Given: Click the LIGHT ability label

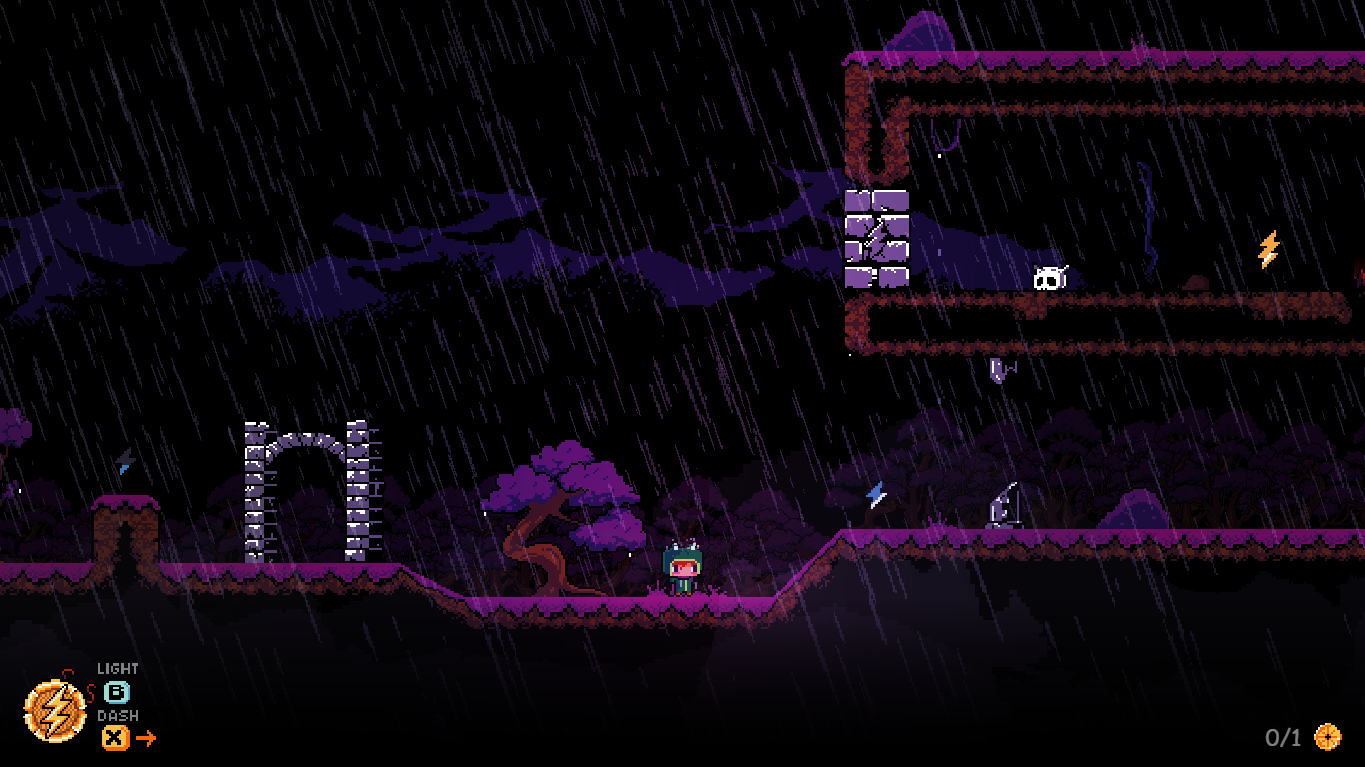Looking at the screenshot, I should tap(117, 668).
